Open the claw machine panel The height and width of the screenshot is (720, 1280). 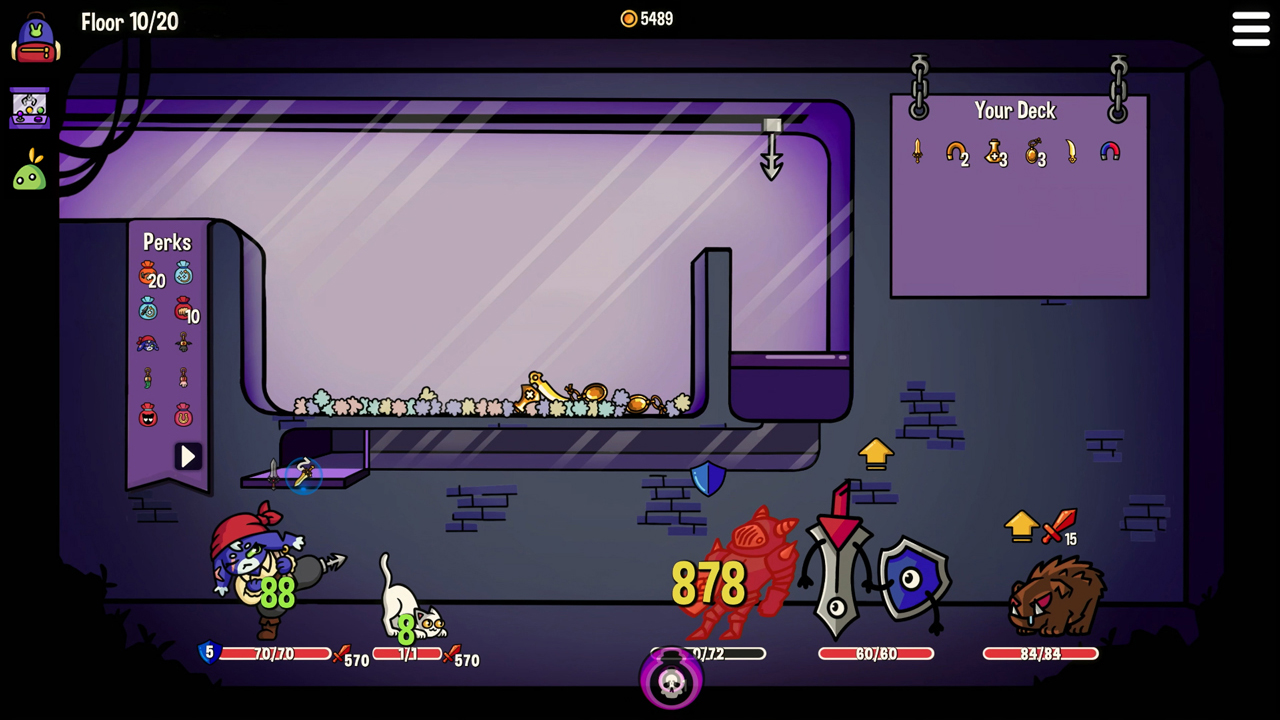click(x=29, y=108)
